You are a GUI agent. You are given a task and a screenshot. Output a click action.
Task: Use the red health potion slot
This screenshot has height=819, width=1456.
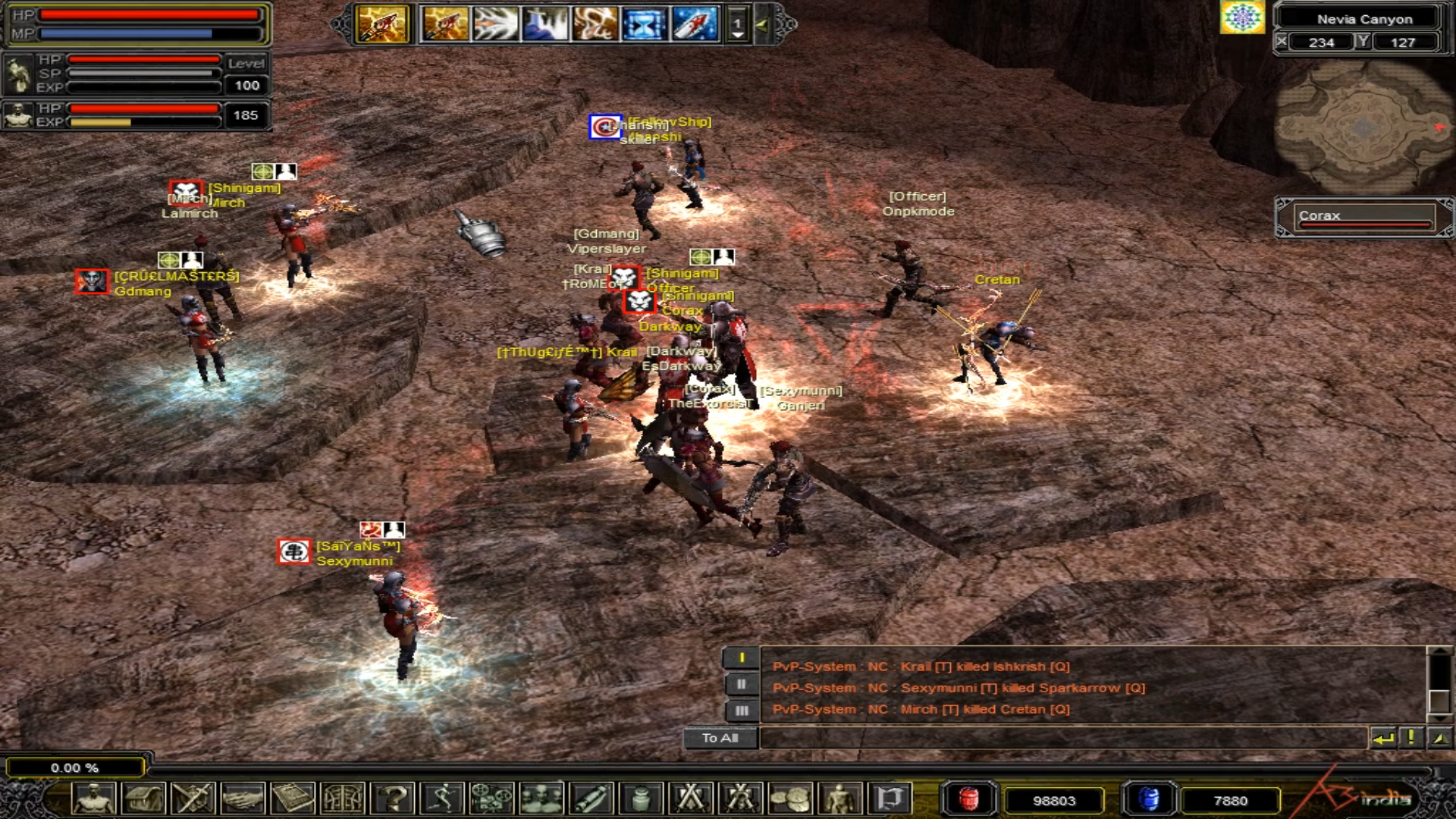968,799
